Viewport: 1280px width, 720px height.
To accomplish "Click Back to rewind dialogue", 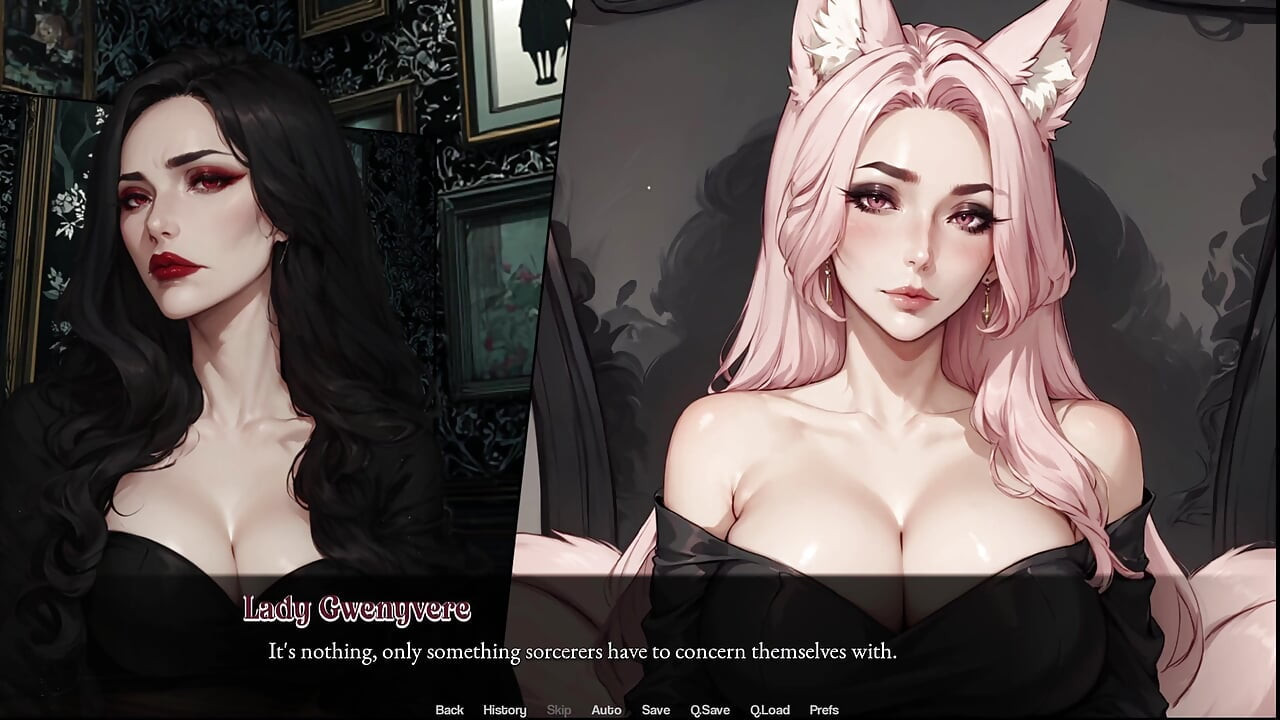I will (x=449, y=709).
